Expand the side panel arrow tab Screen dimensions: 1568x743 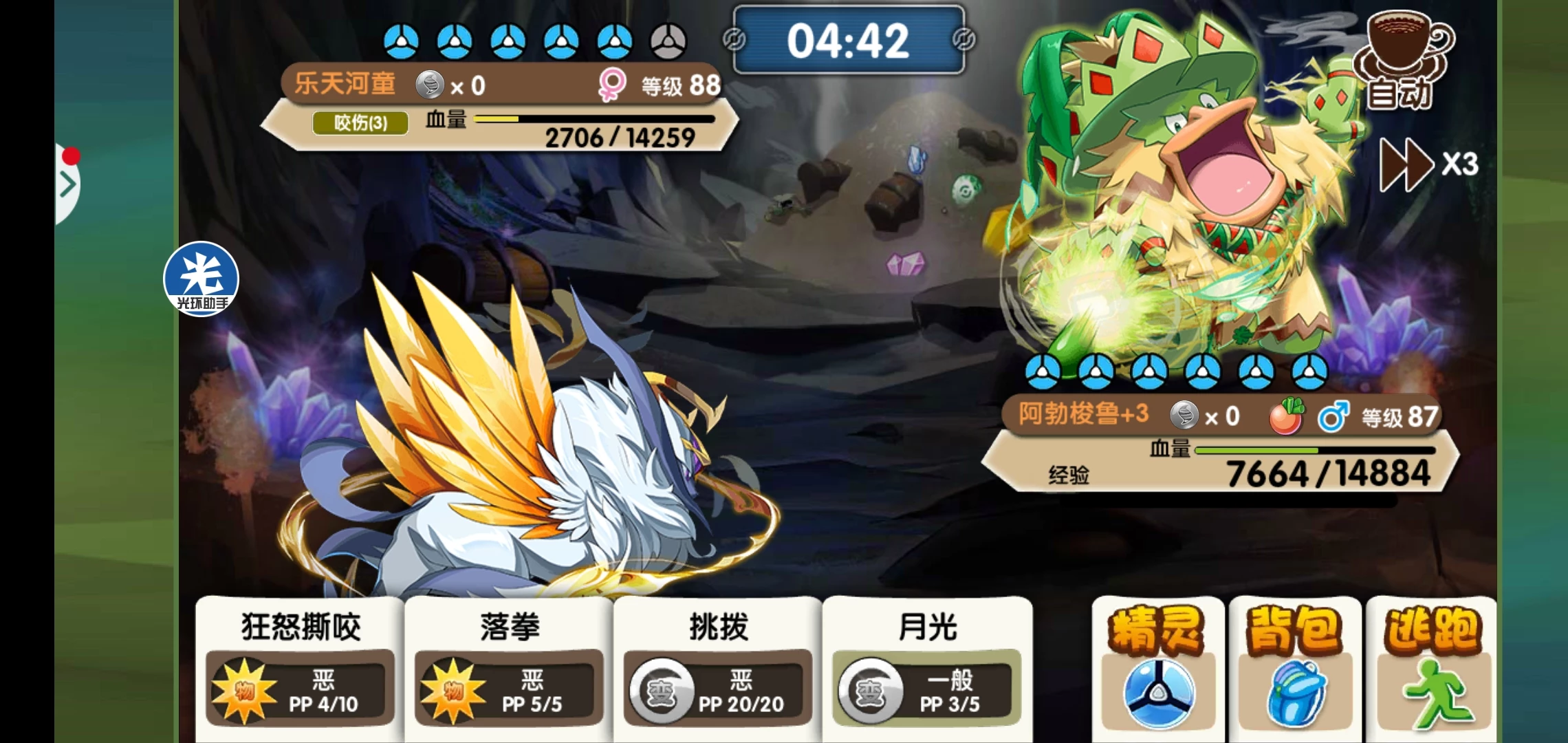pyautogui.click(x=67, y=184)
